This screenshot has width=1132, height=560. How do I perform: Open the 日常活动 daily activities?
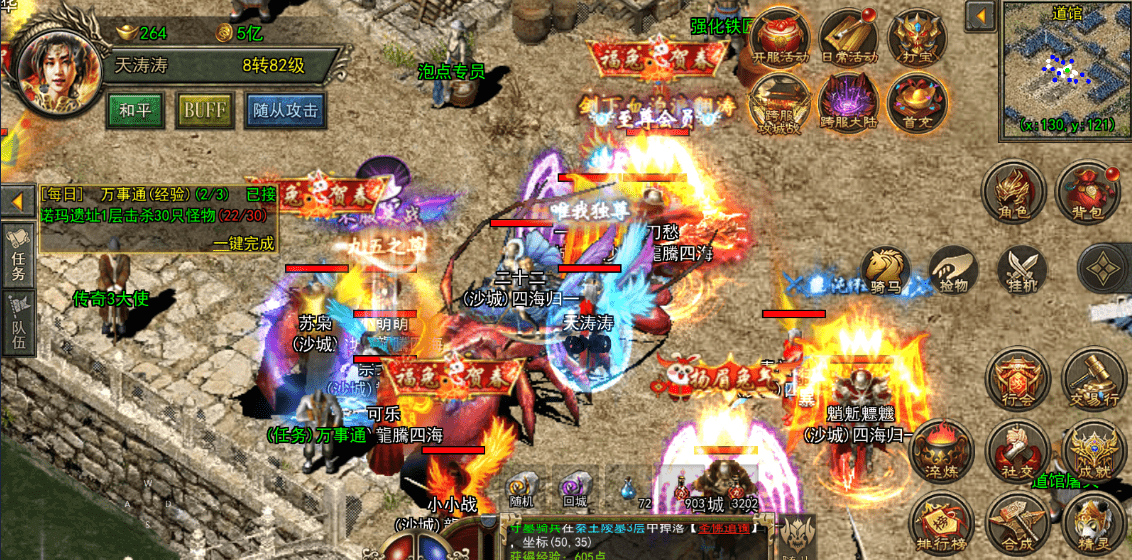click(849, 38)
